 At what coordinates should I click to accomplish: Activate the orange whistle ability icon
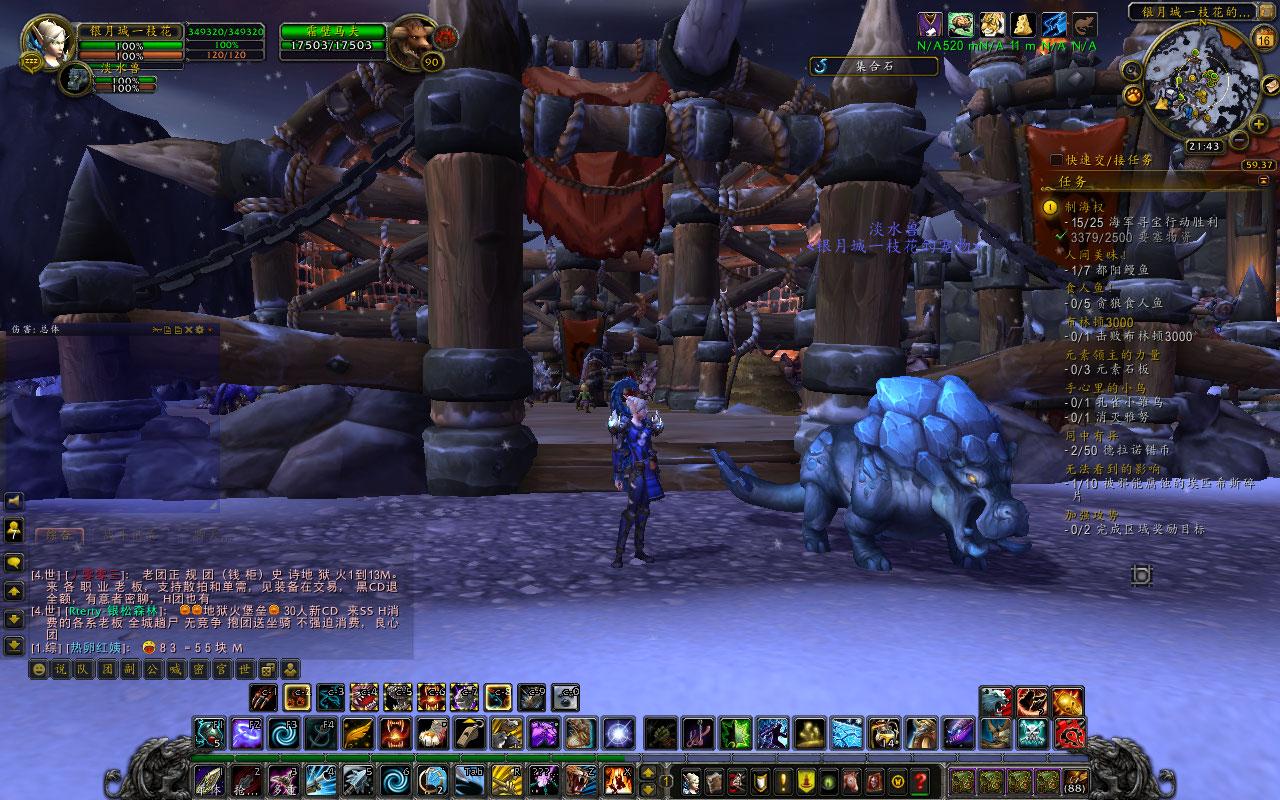469,733
